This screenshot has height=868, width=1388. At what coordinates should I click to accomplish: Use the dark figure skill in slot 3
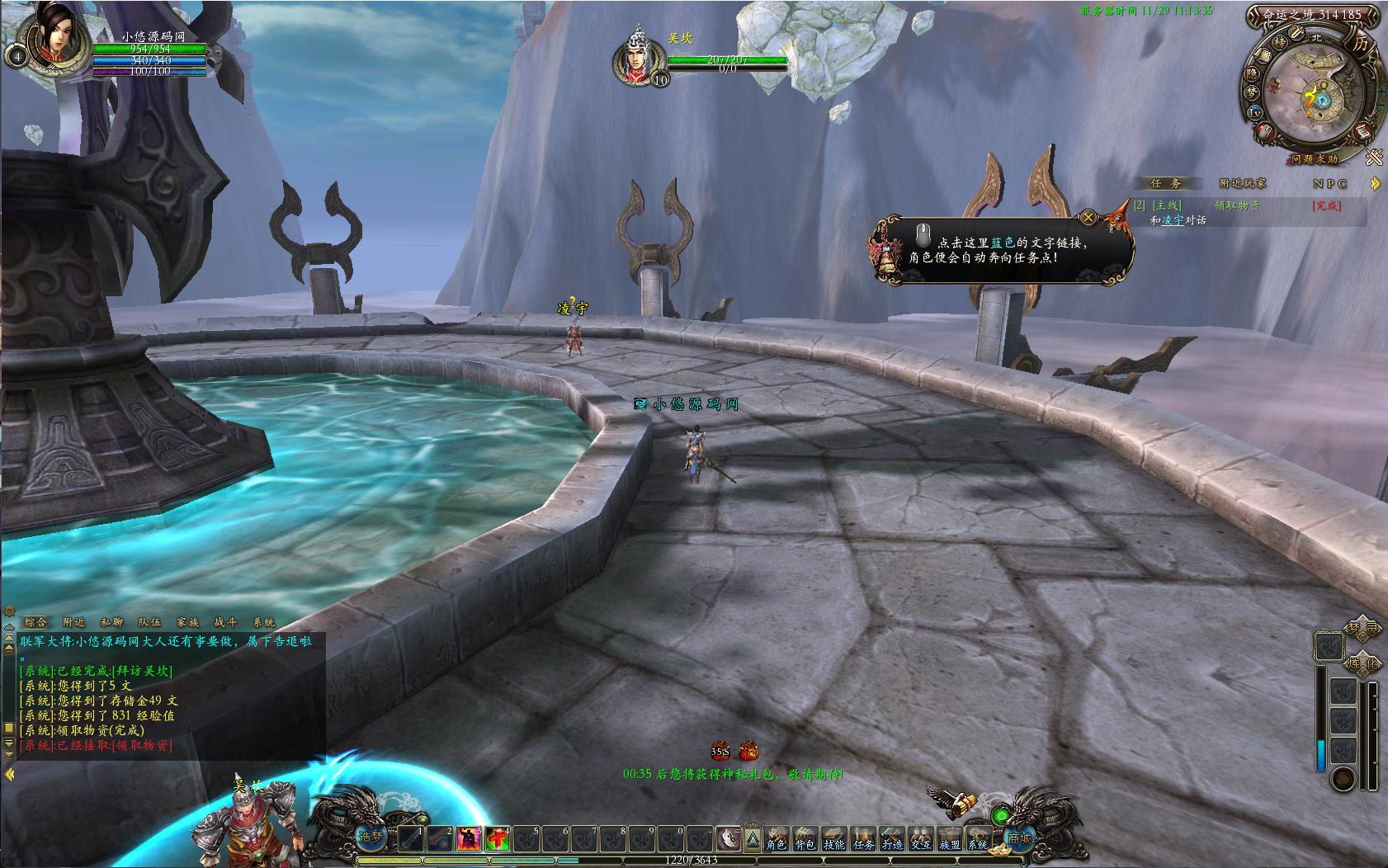click(469, 839)
